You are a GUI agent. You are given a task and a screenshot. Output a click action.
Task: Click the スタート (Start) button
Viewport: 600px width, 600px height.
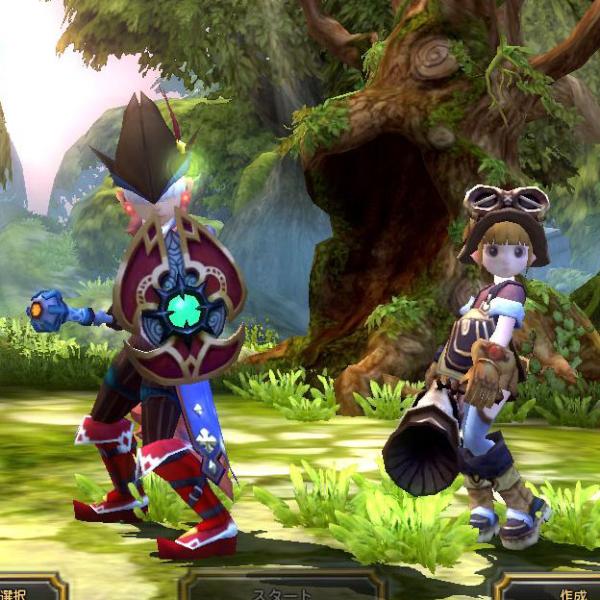282,590
